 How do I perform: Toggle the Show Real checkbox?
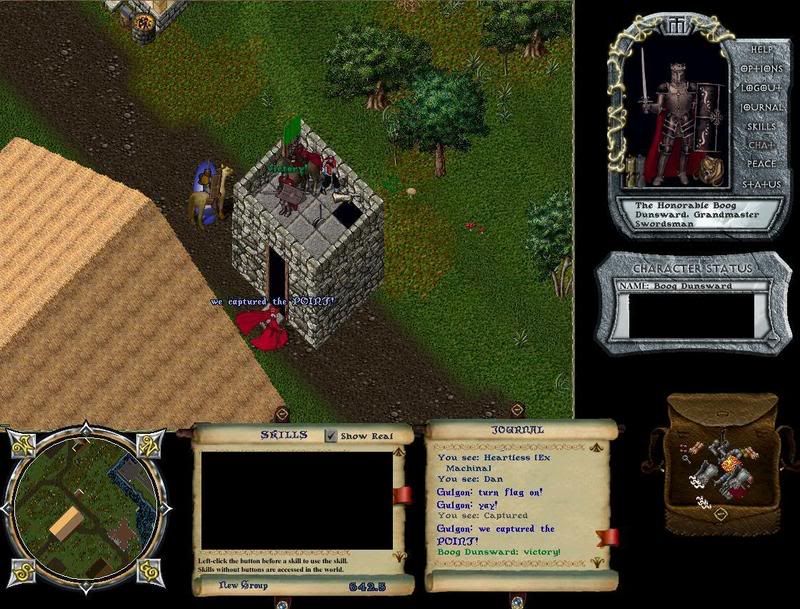pyautogui.click(x=331, y=436)
